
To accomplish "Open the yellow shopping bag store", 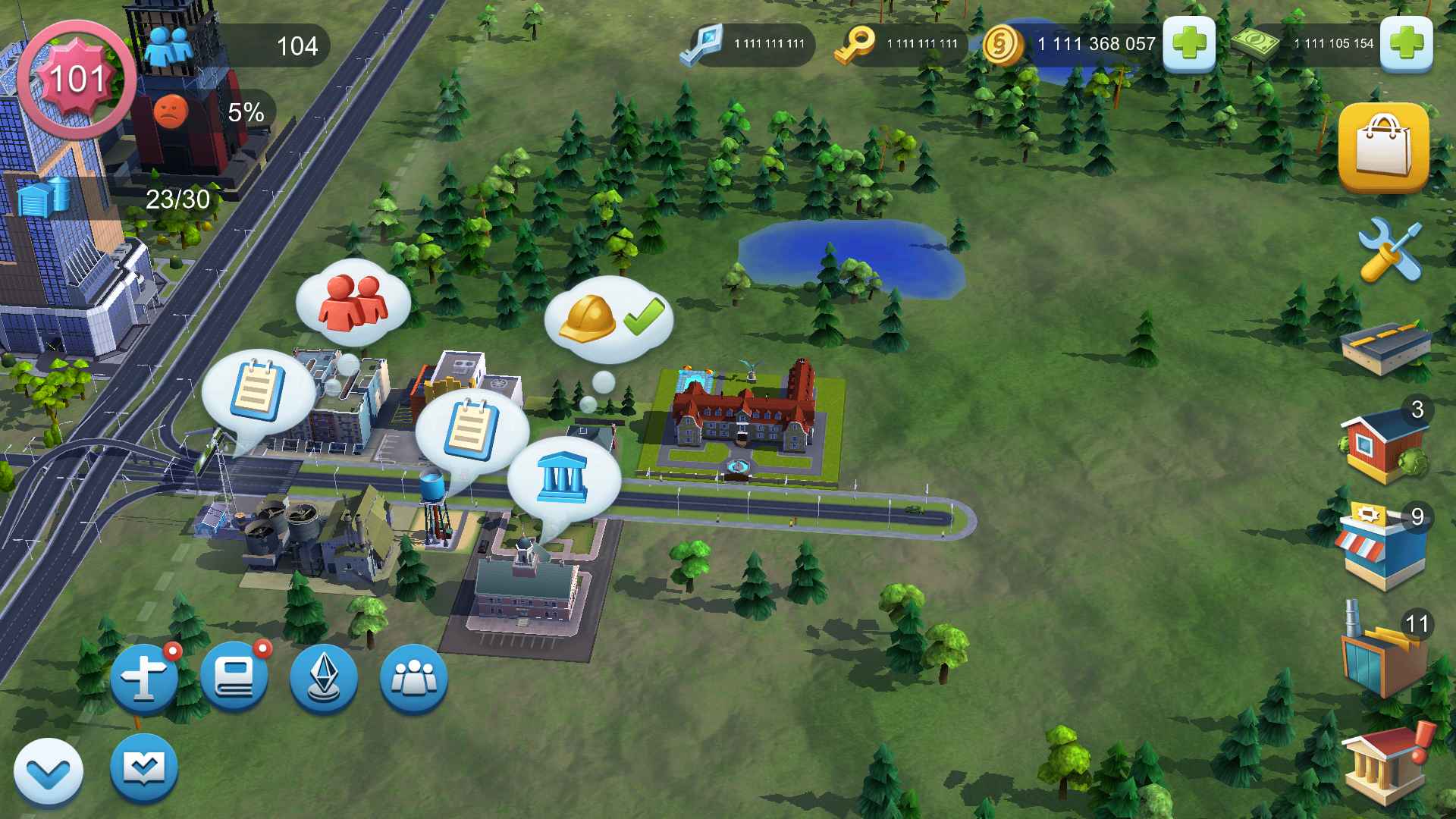I will point(1383,147).
